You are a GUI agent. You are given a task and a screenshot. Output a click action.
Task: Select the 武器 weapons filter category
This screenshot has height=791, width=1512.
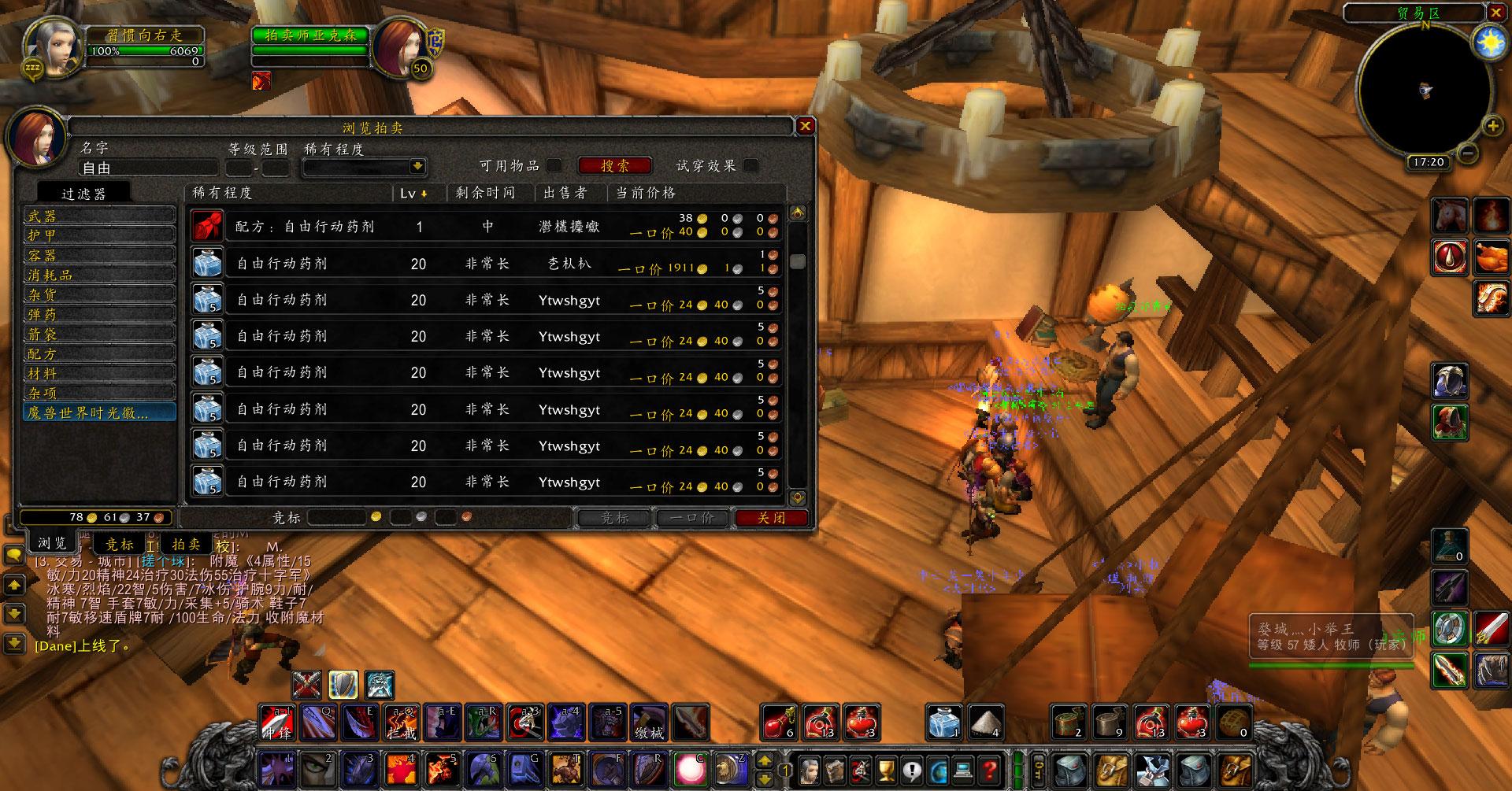tap(99, 216)
